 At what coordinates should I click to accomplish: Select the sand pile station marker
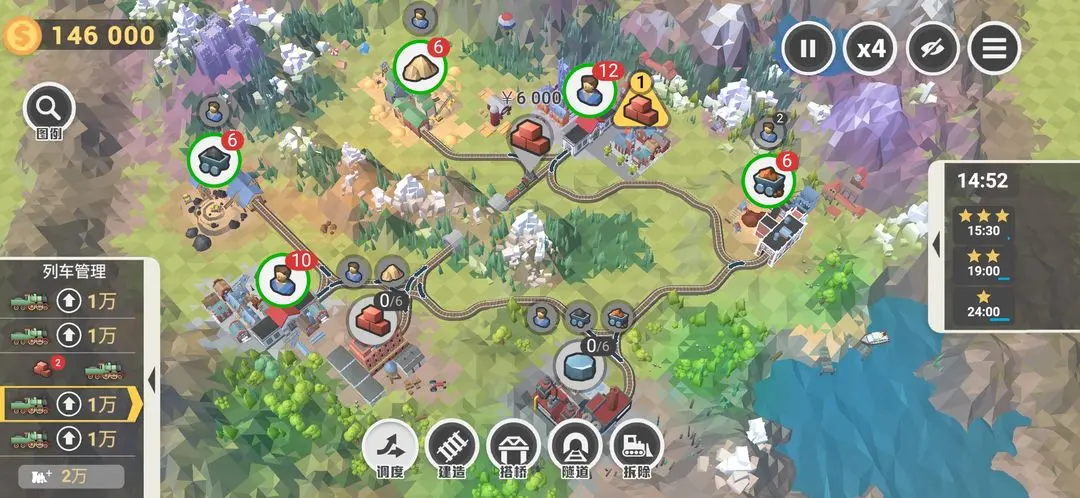pyautogui.click(x=420, y=68)
